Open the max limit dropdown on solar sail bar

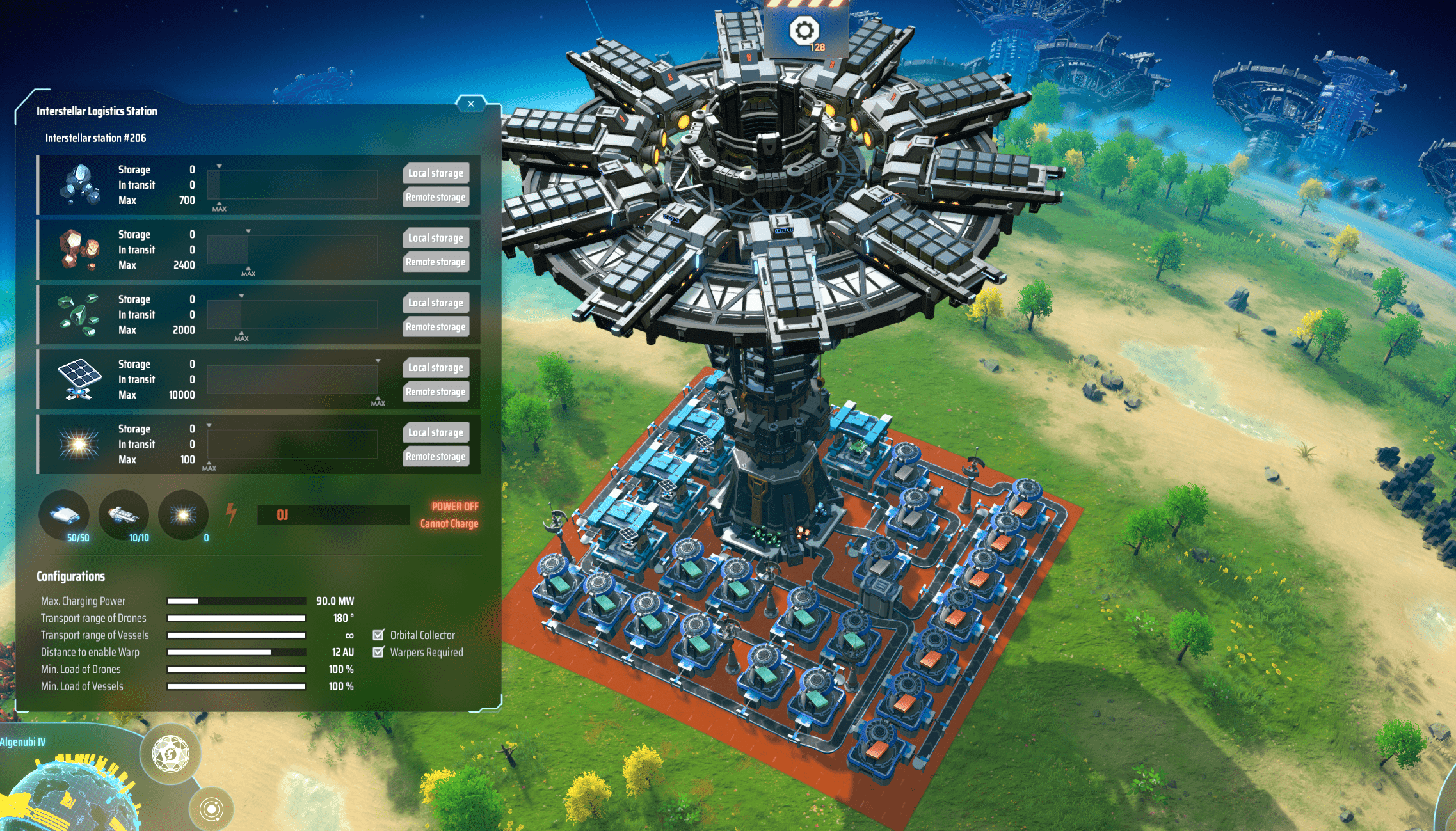pos(378,359)
